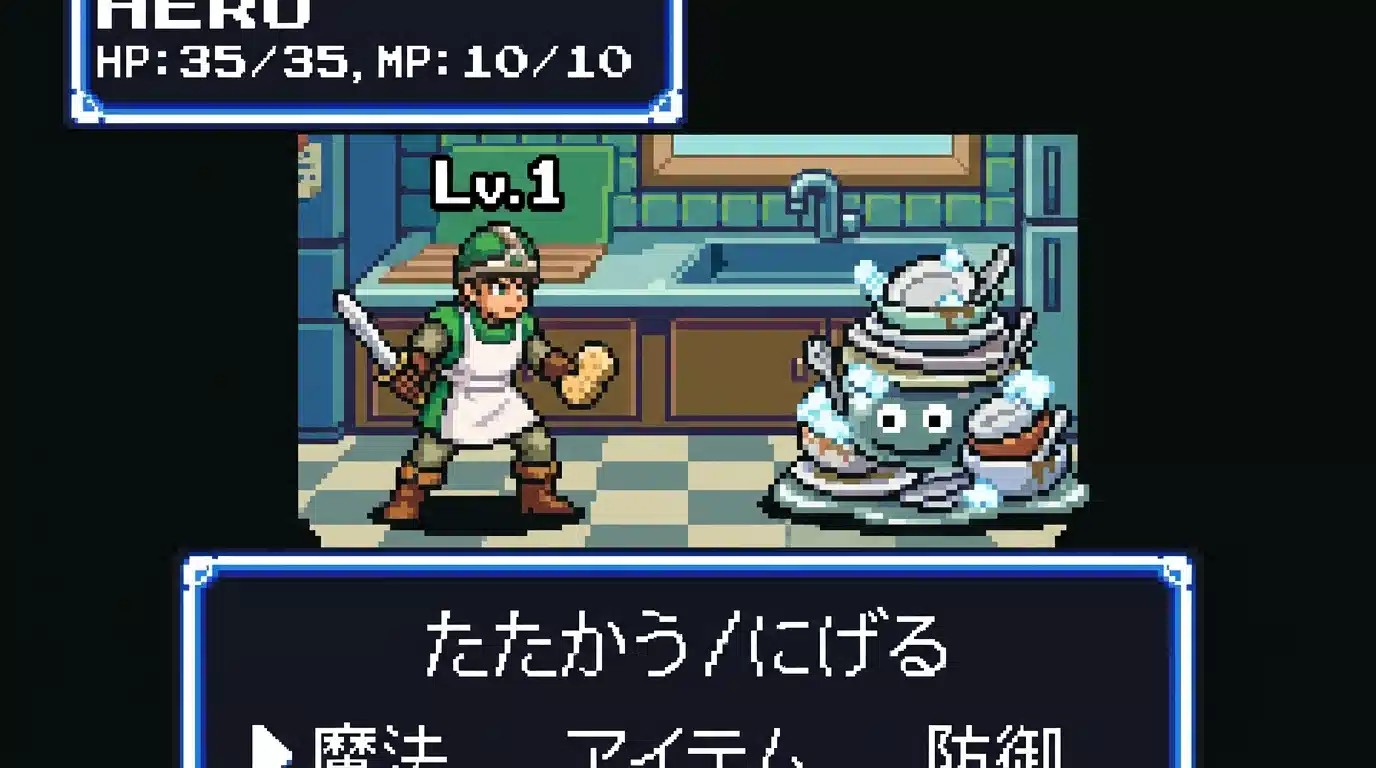Choose the にげる (Flee) command
Screen dimensions: 1376x768
[840, 645]
